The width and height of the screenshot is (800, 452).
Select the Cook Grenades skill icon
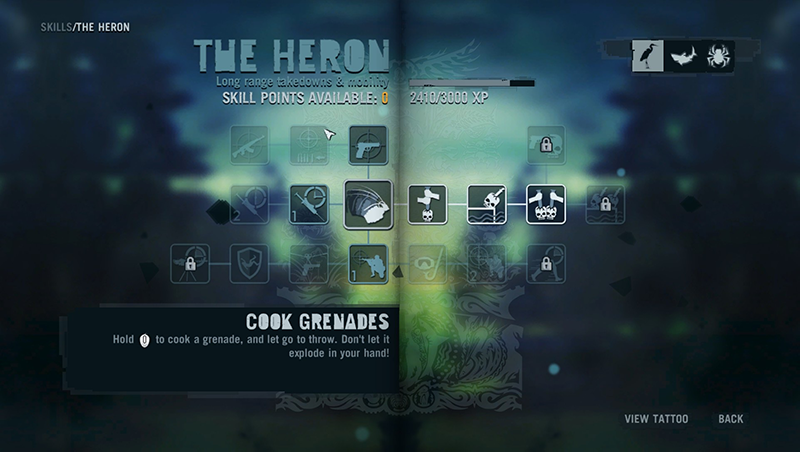click(368, 205)
